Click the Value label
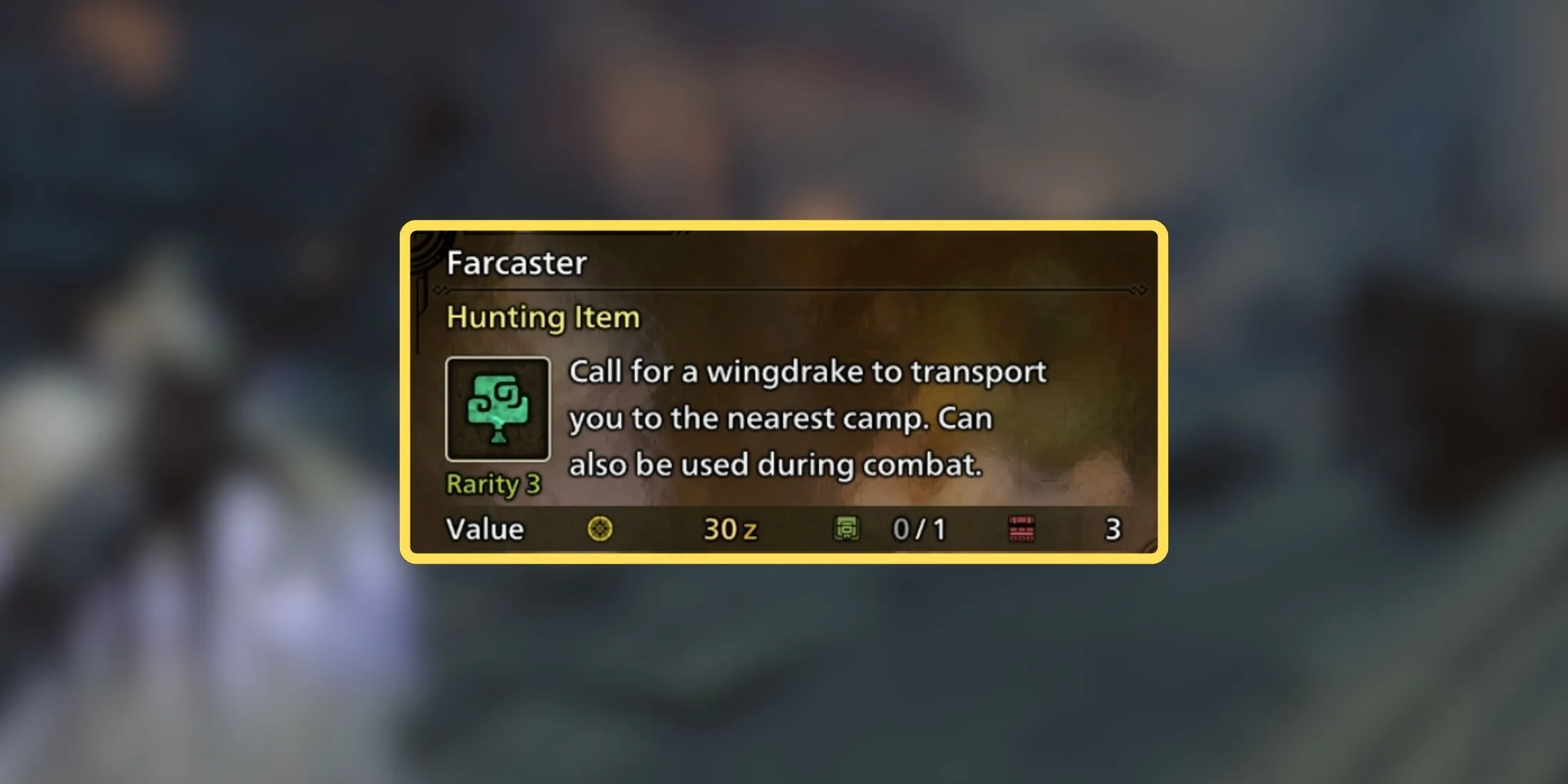 click(x=483, y=529)
